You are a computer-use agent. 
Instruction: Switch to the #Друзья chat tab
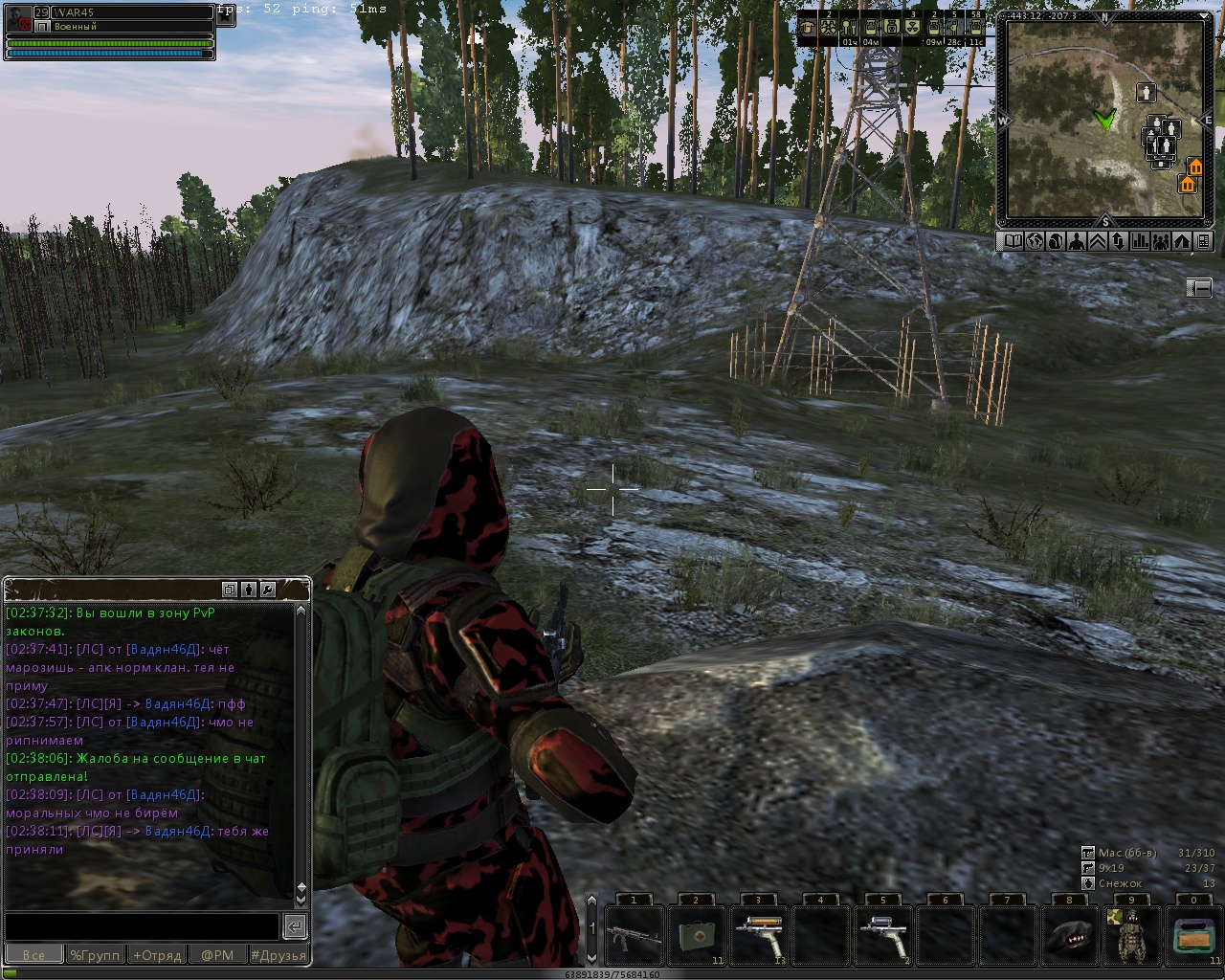(278, 955)
